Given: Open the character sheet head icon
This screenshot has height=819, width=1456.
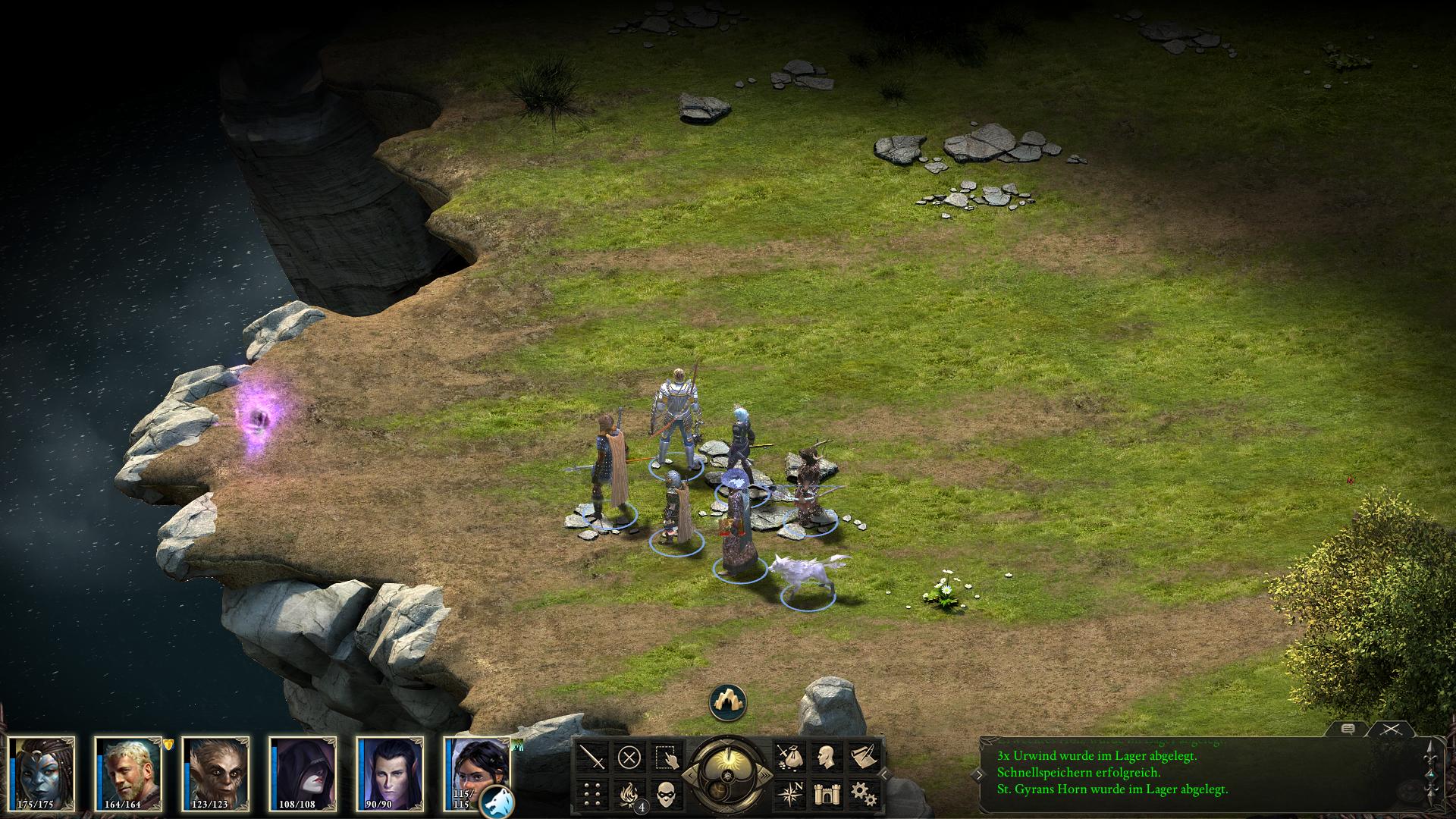Looking at the screenshot, I should (x=825, y=757).
